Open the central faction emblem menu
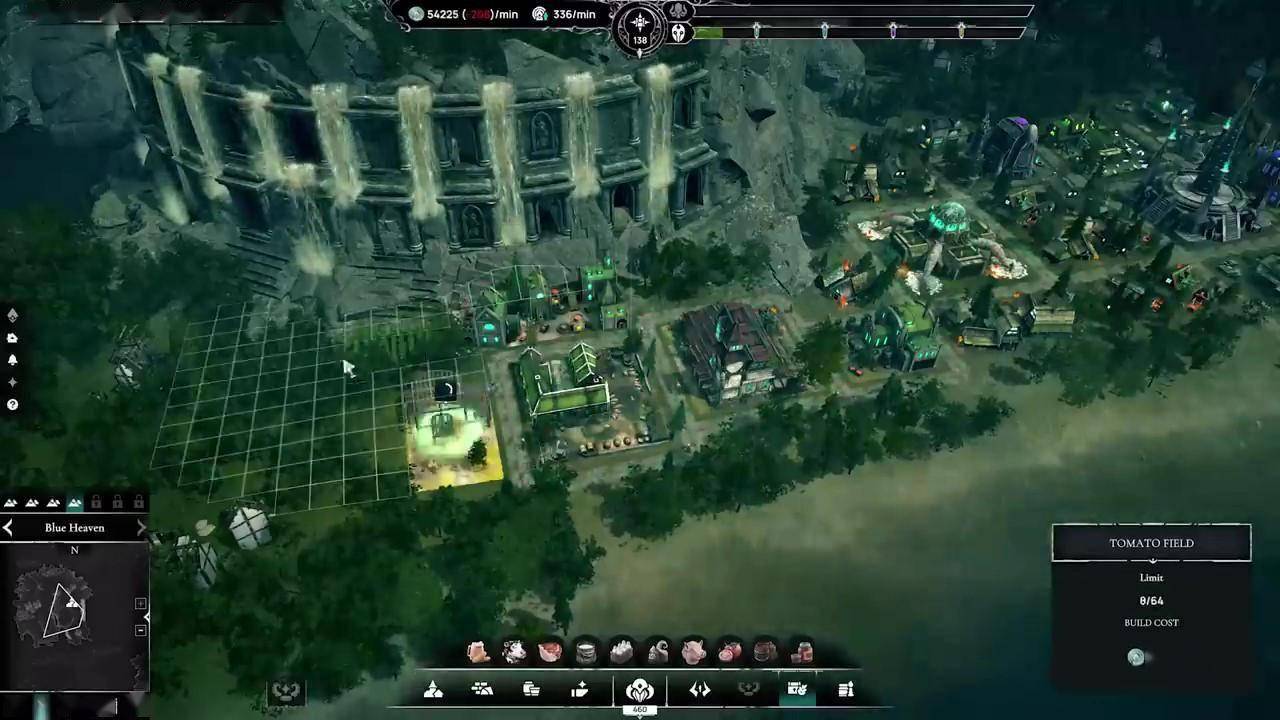Viewport: 1280px width, 720px height. pos(639,690)
